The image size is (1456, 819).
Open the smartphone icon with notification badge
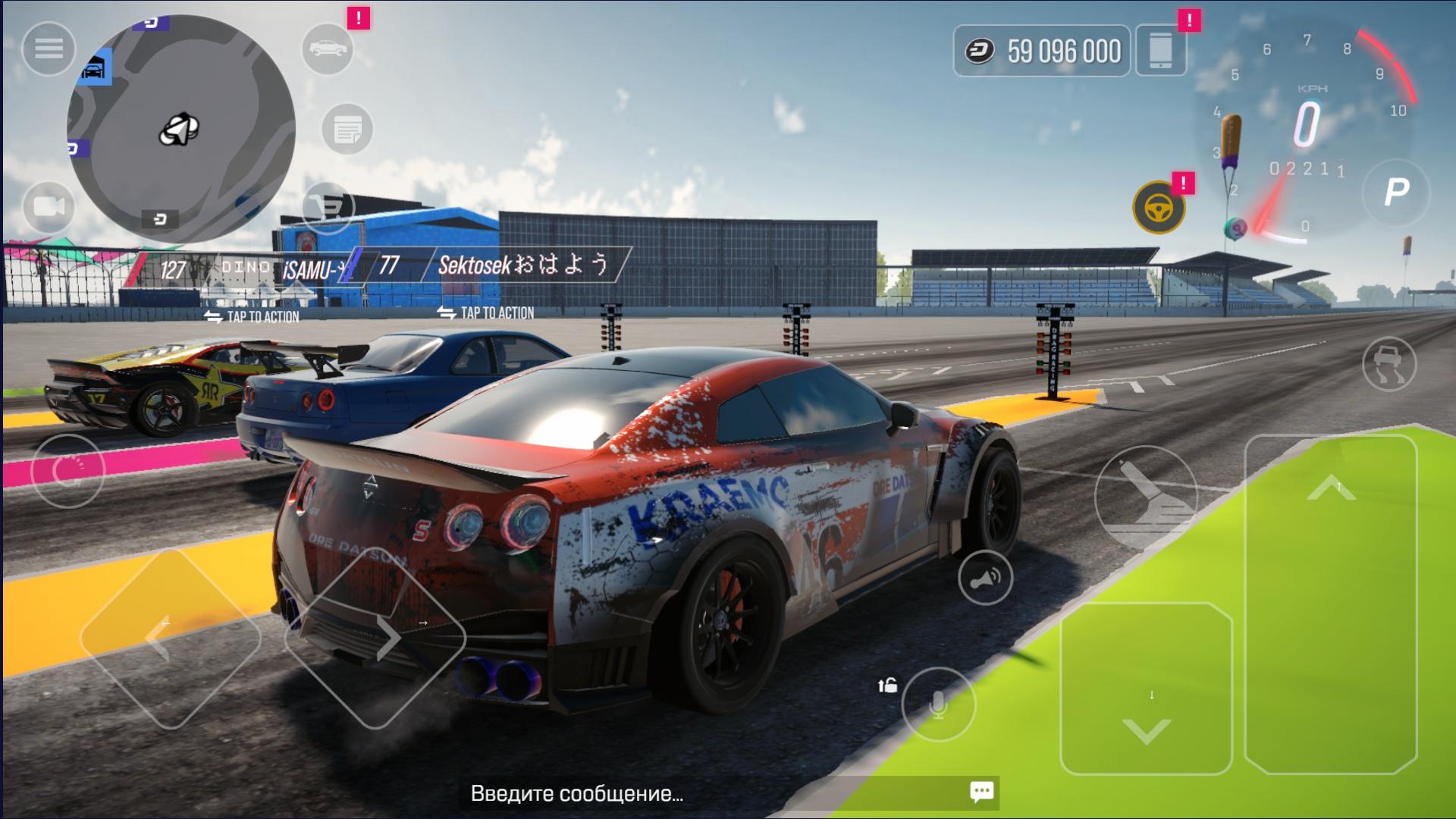(1161, 48)
